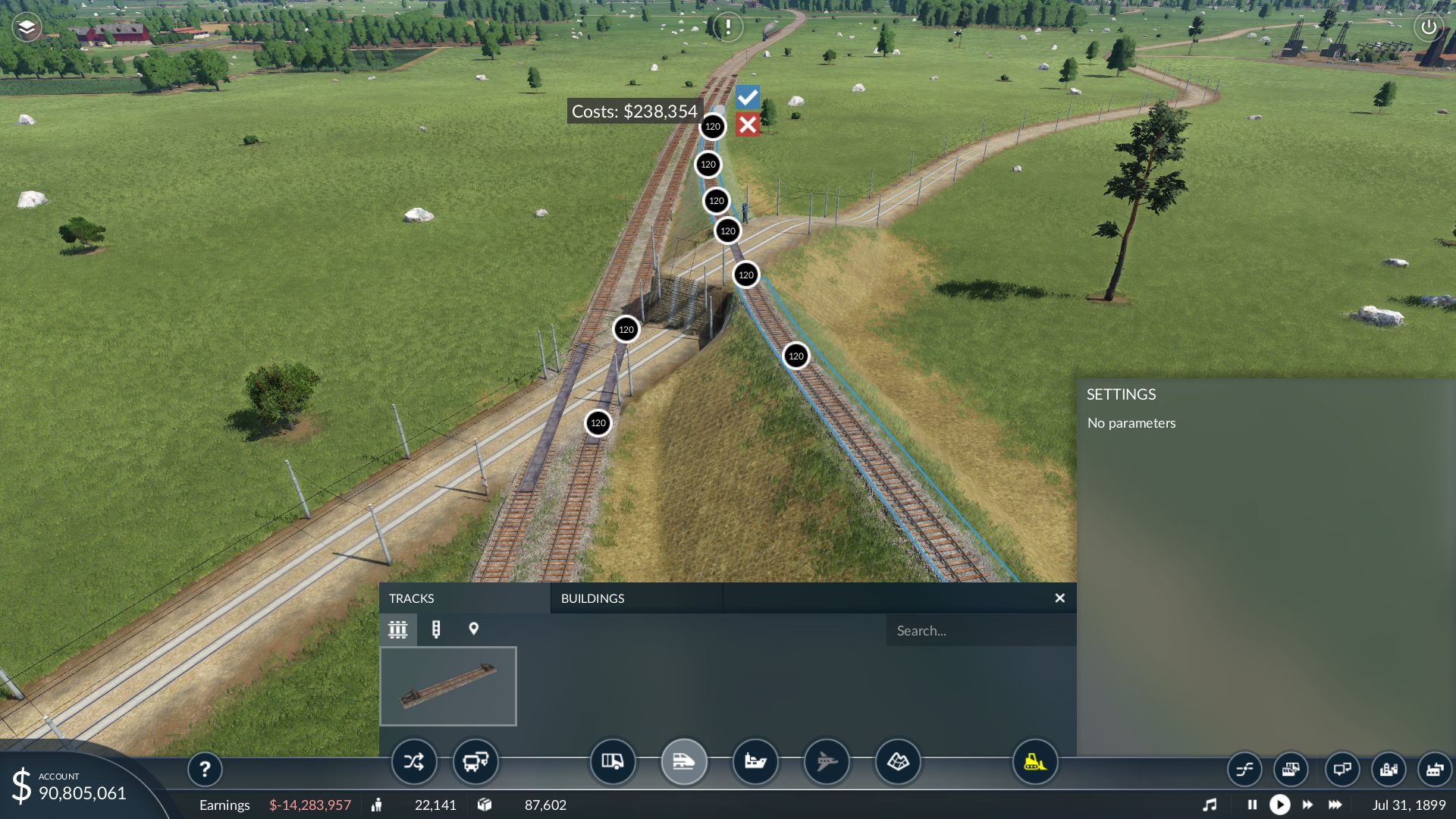Viewport: 1456px width, 819px height.
Task: Cancel the track build with the red X
Action: (x=747, y=125)
